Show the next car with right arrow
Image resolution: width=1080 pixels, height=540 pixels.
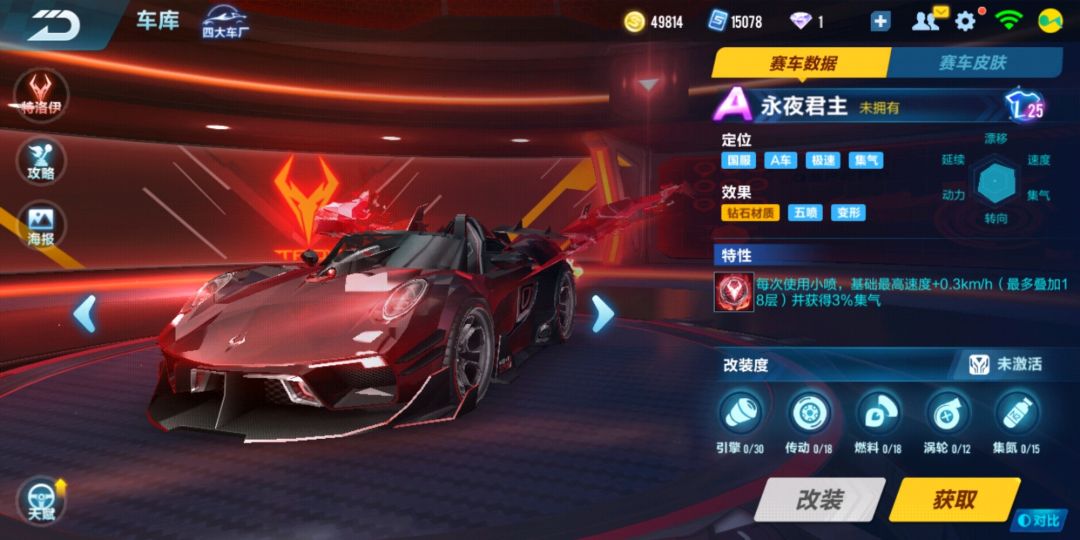point(602,314)
